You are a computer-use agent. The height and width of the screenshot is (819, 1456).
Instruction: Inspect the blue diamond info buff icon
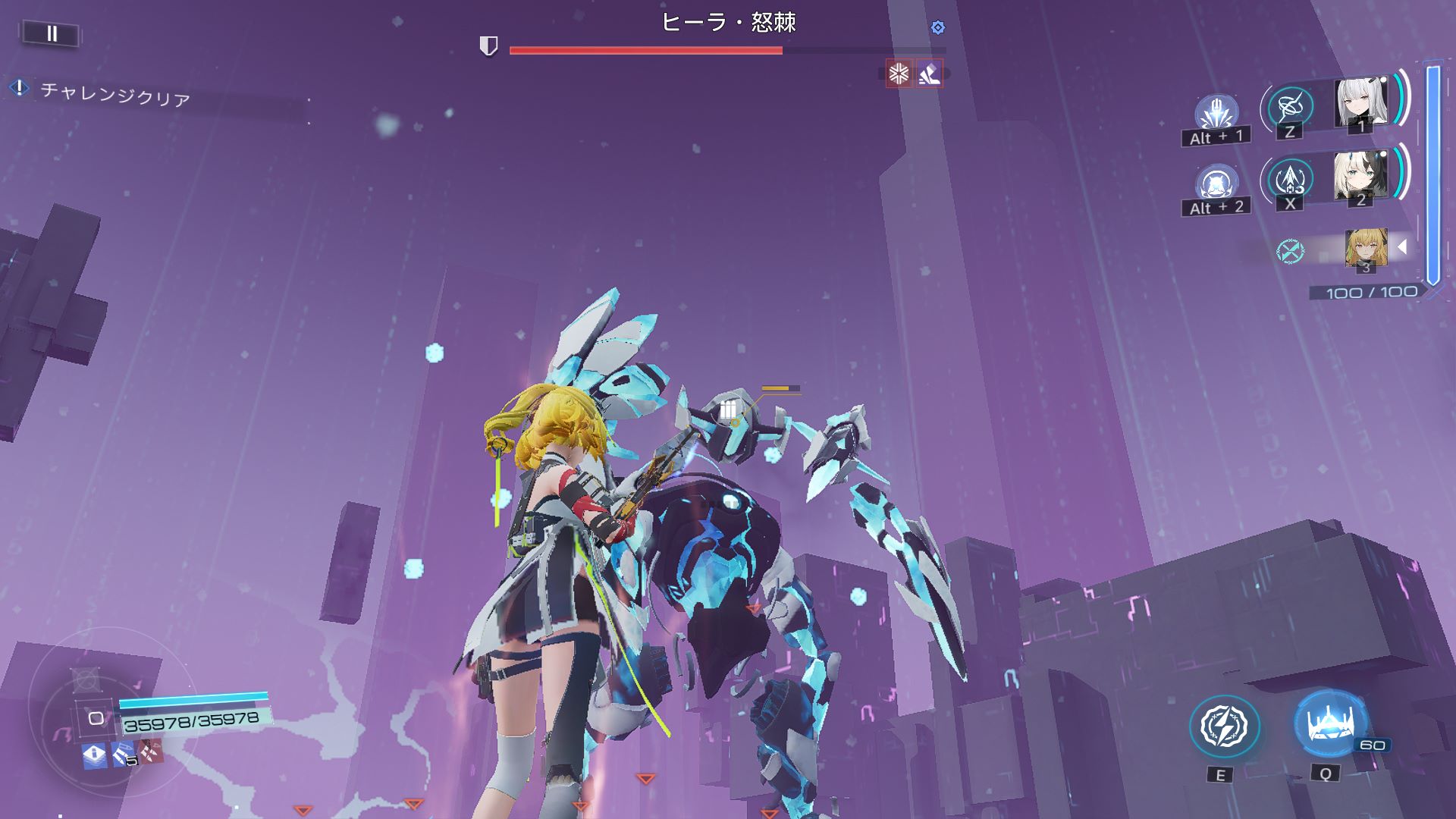point(94,755)
